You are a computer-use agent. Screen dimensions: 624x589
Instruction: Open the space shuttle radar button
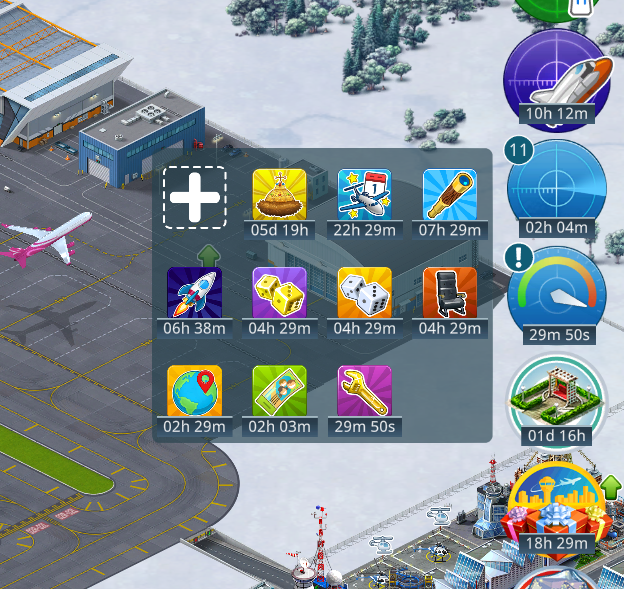tap(556, 76)
